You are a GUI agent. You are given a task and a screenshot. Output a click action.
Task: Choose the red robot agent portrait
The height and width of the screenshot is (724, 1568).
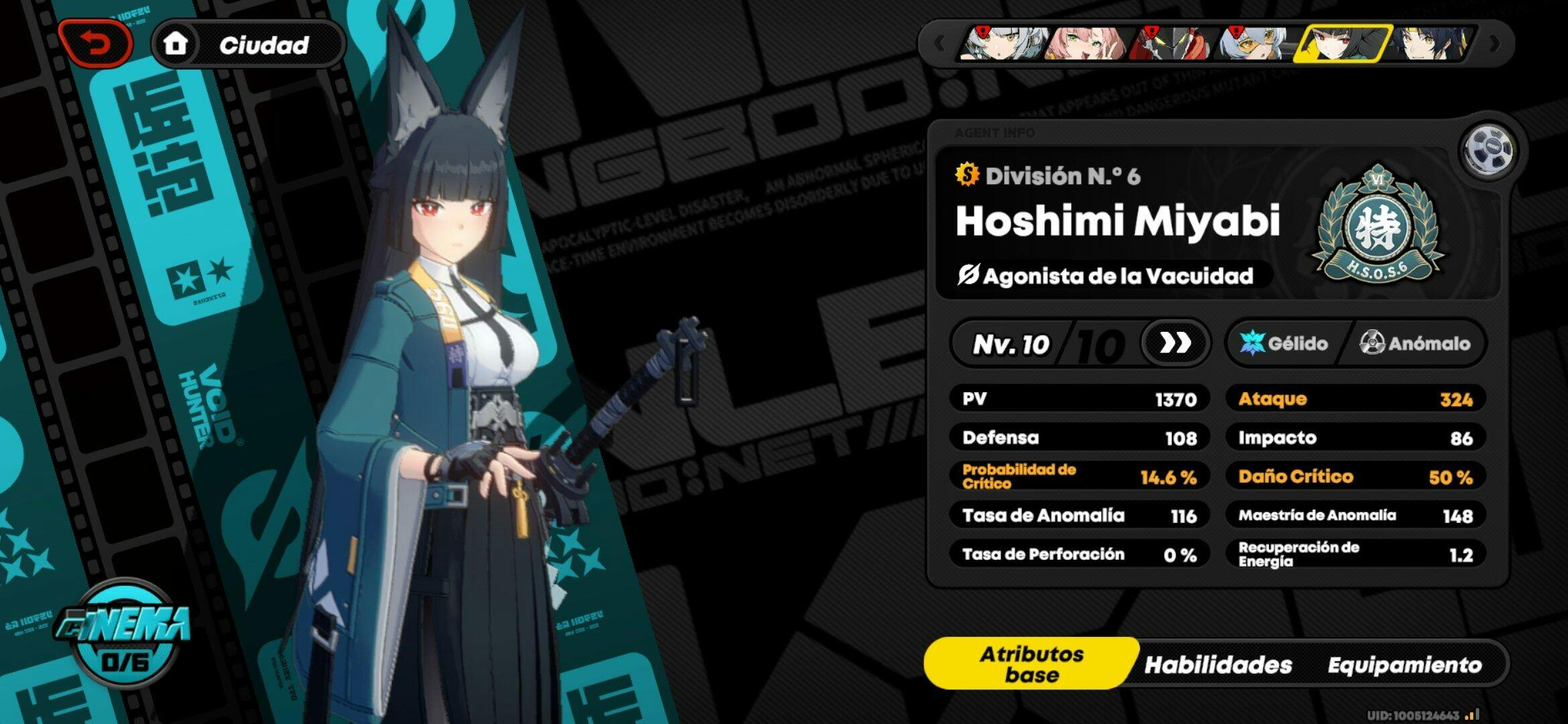click(x=1170, y=44)
